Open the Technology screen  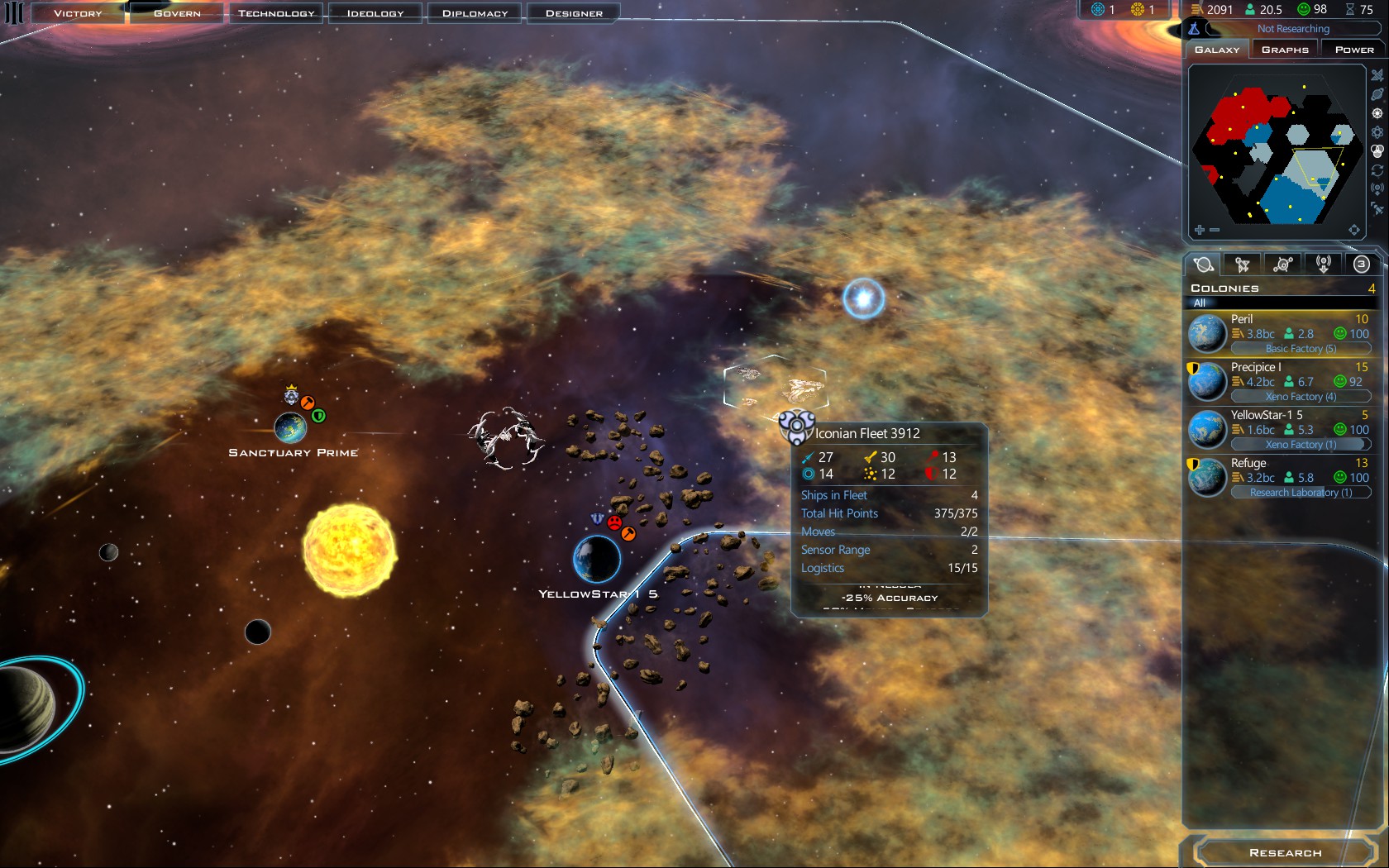(276, 13)
